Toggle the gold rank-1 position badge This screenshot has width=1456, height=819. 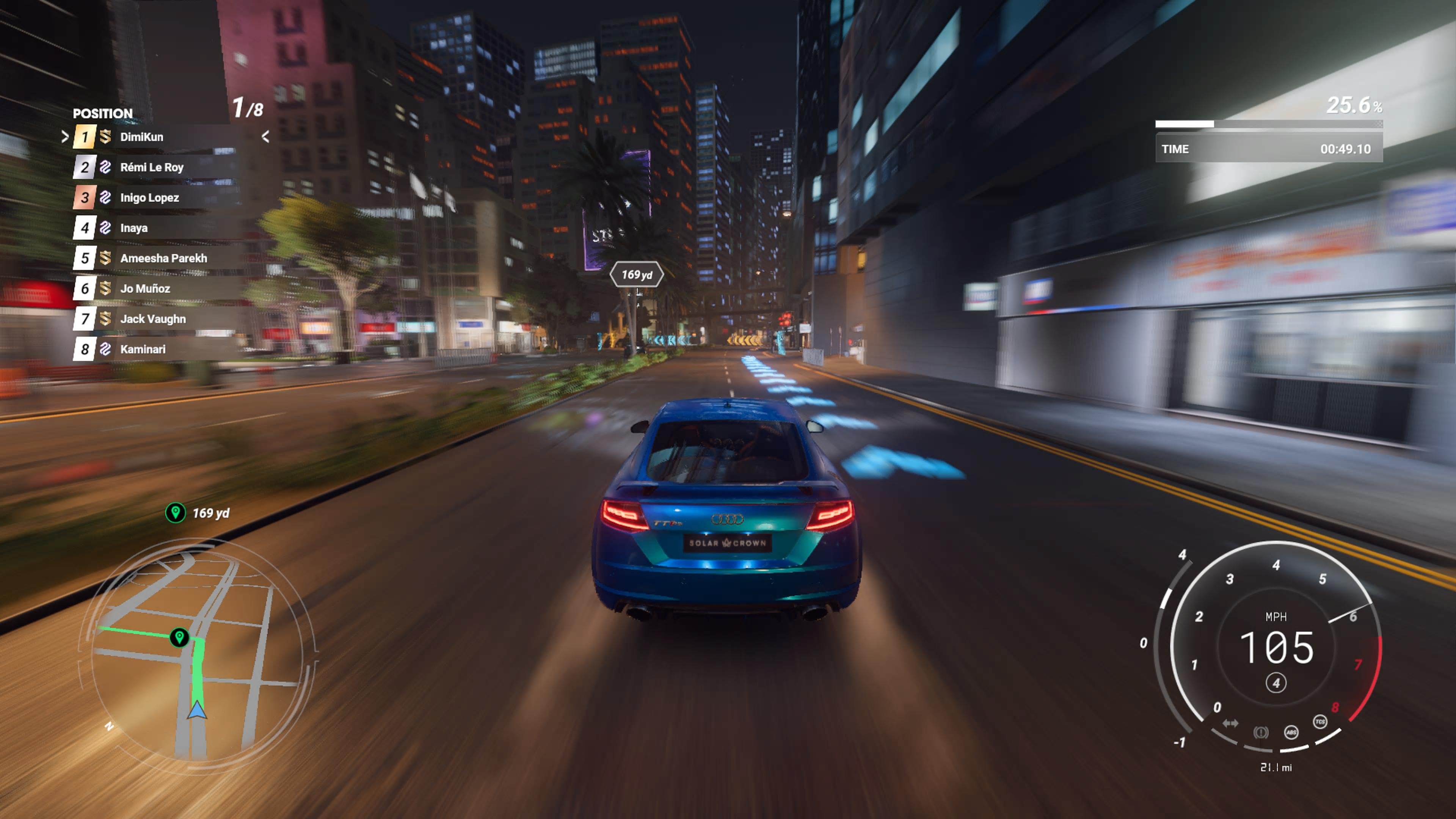(85, 136)
